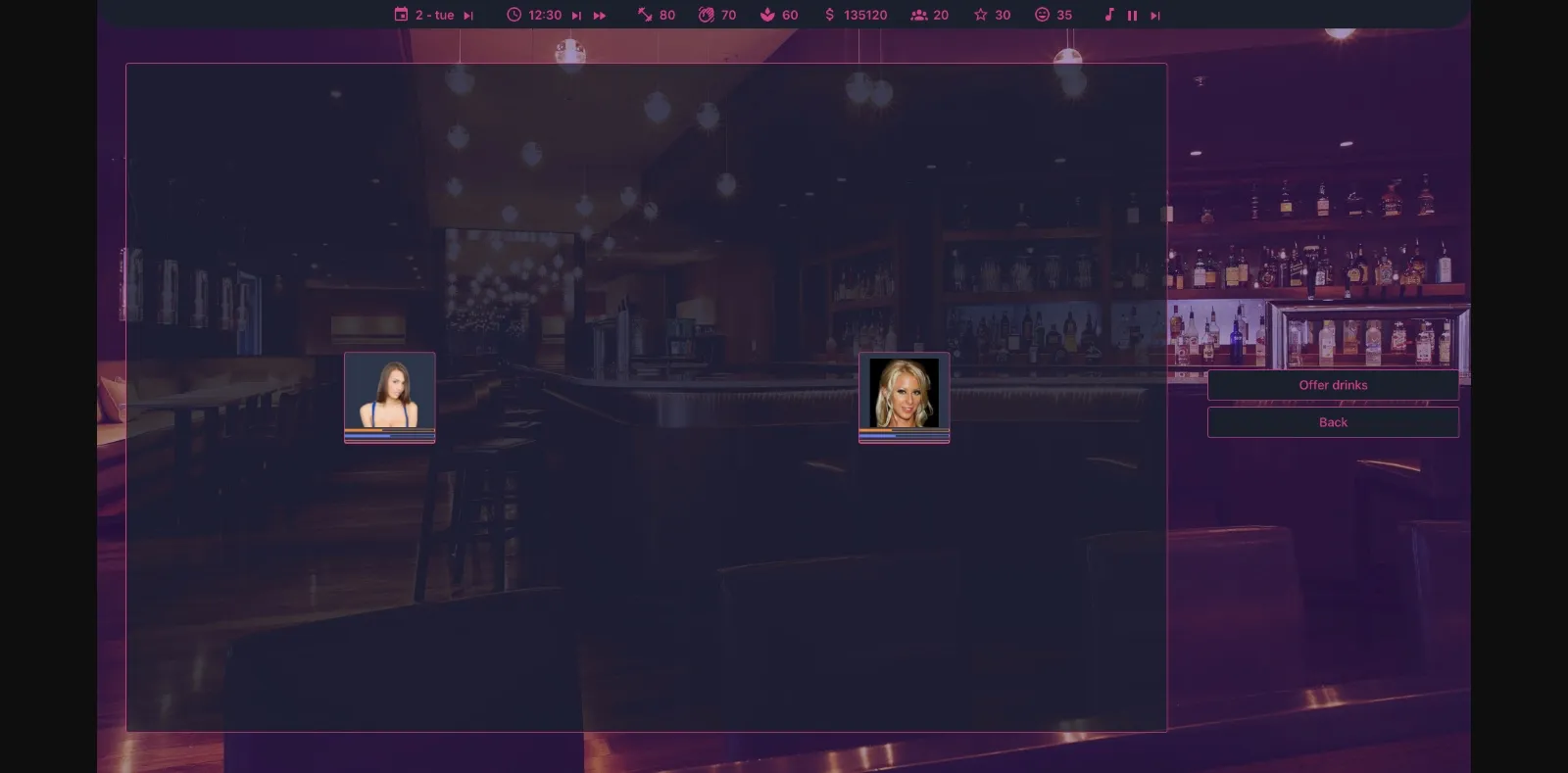Select the group stat icon showing 20
1568x773 pixels.
click(919, 15)
